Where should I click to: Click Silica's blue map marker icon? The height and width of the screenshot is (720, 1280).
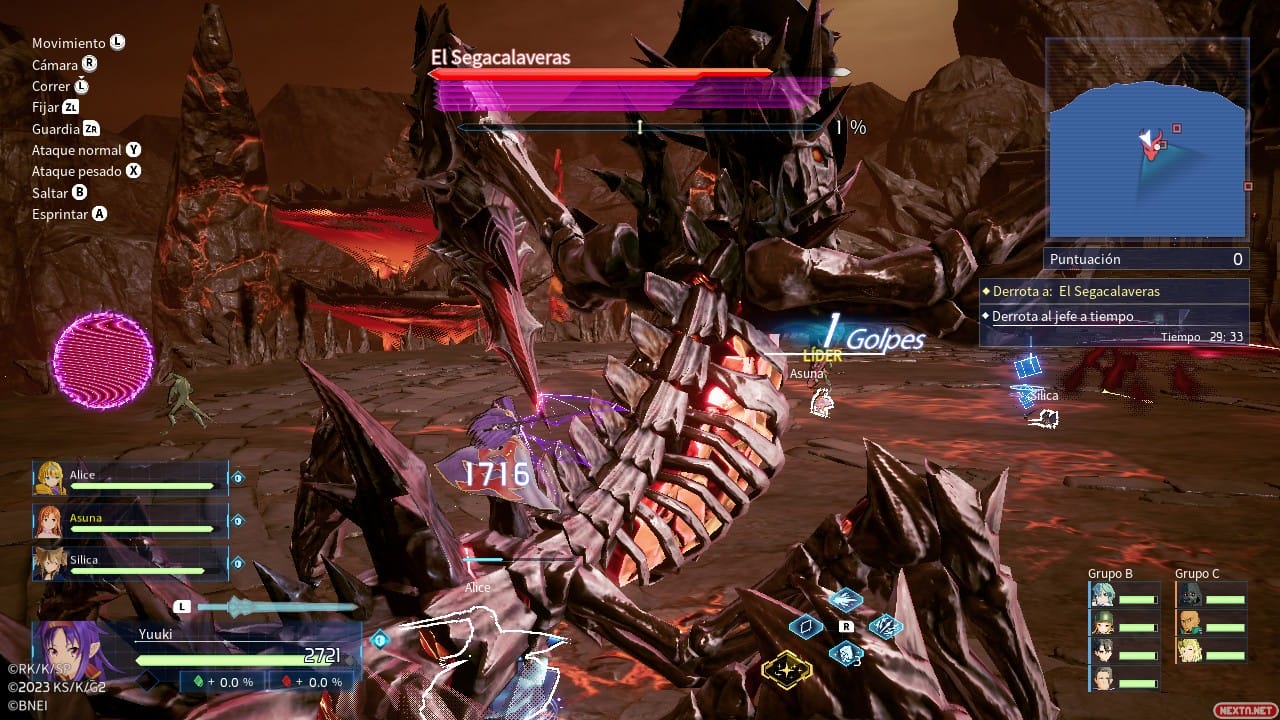click(1028, 368)
